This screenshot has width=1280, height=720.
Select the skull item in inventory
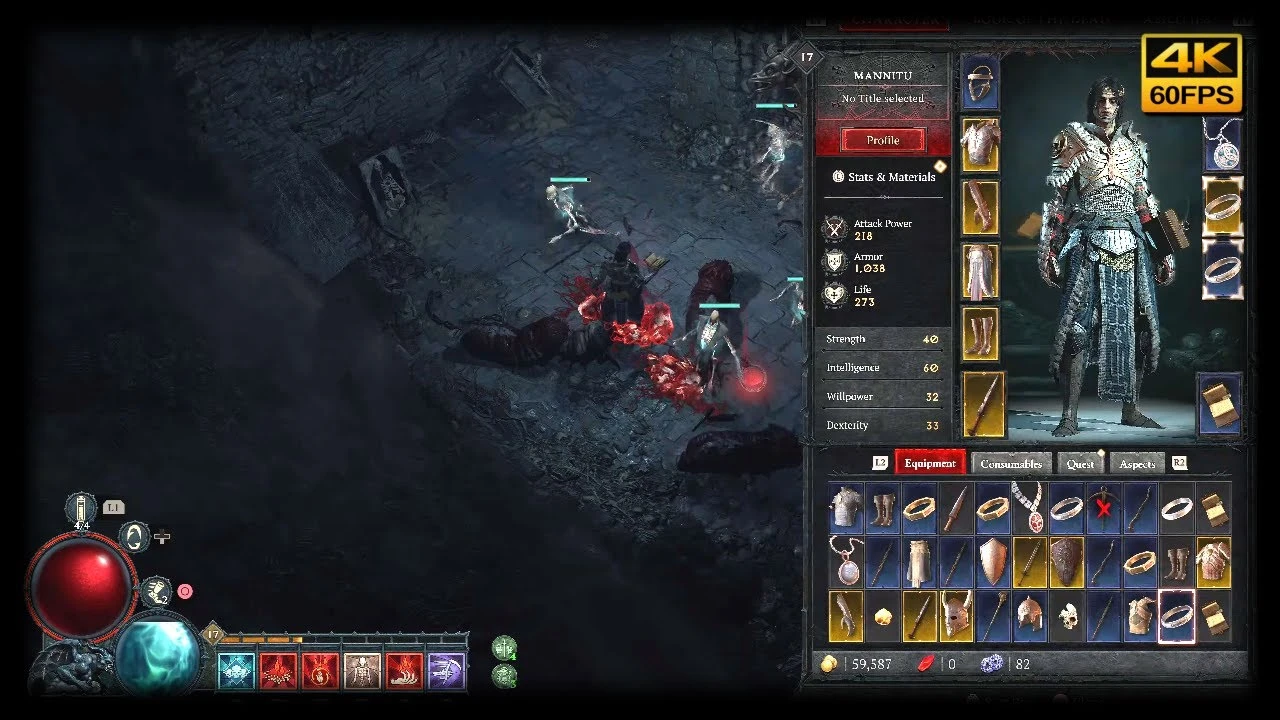click(1066, 616)
